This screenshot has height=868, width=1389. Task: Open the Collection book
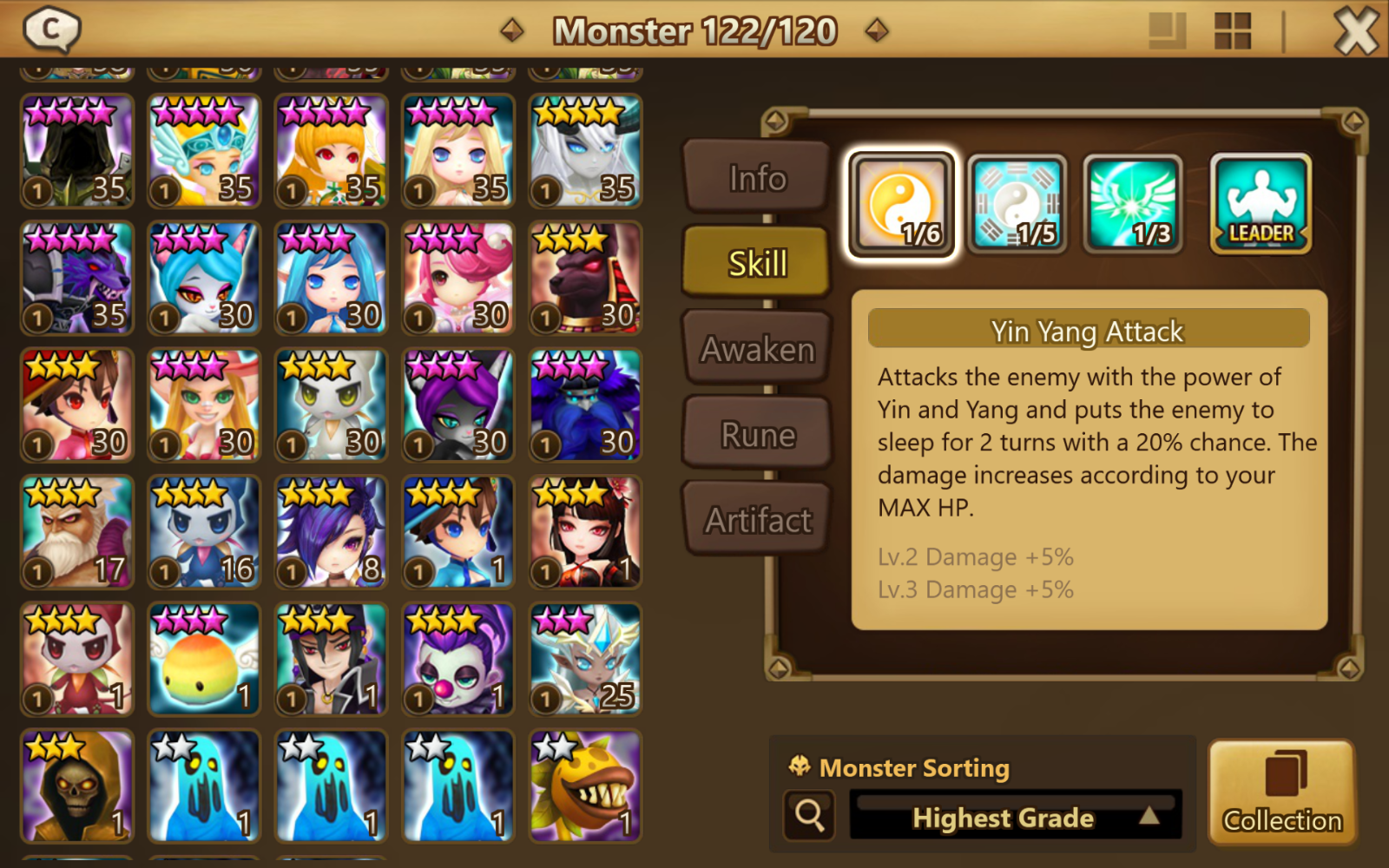click(x=1282, y=792)
